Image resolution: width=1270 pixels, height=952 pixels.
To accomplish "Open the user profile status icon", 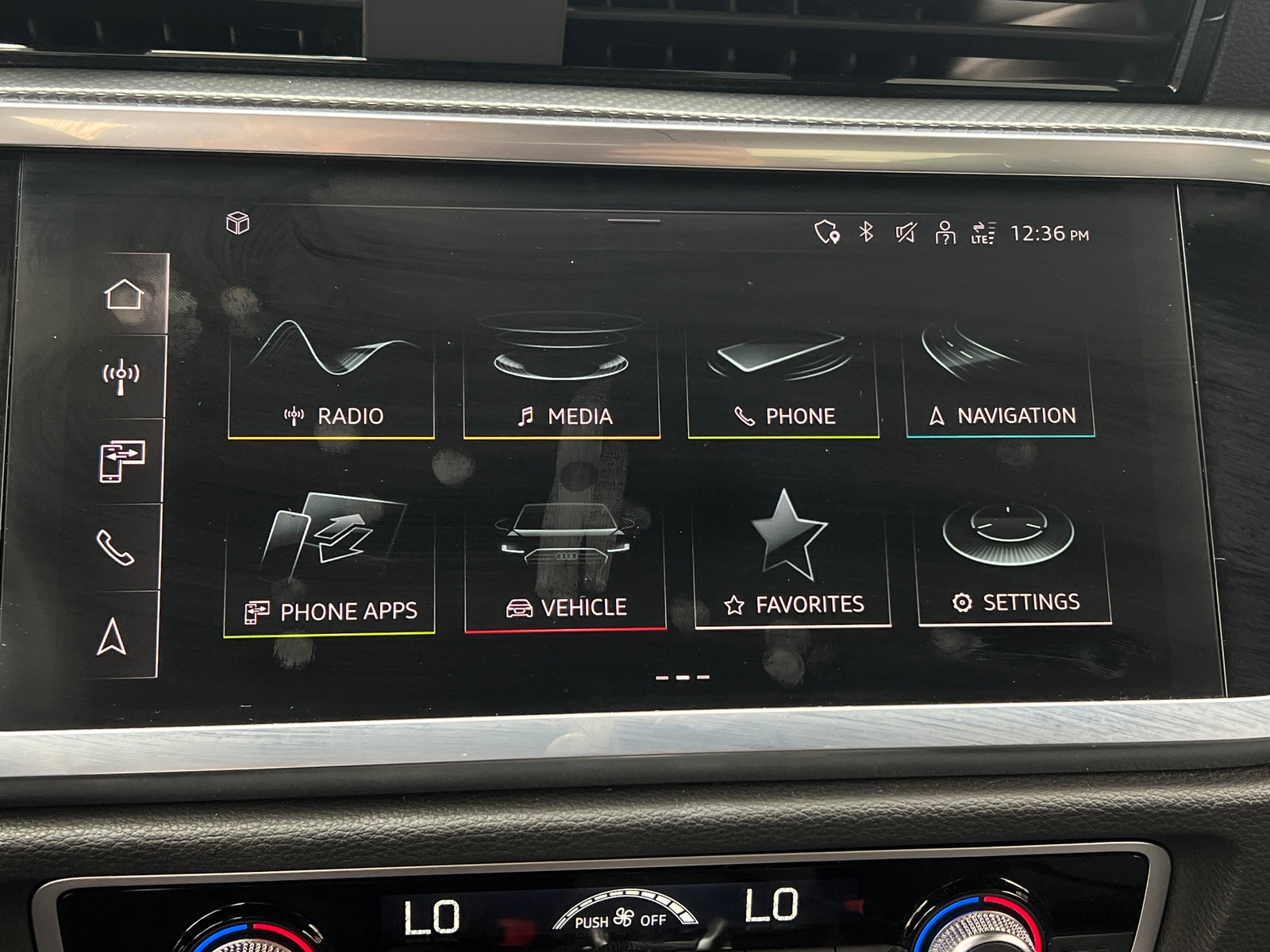I will pos(945,233).
